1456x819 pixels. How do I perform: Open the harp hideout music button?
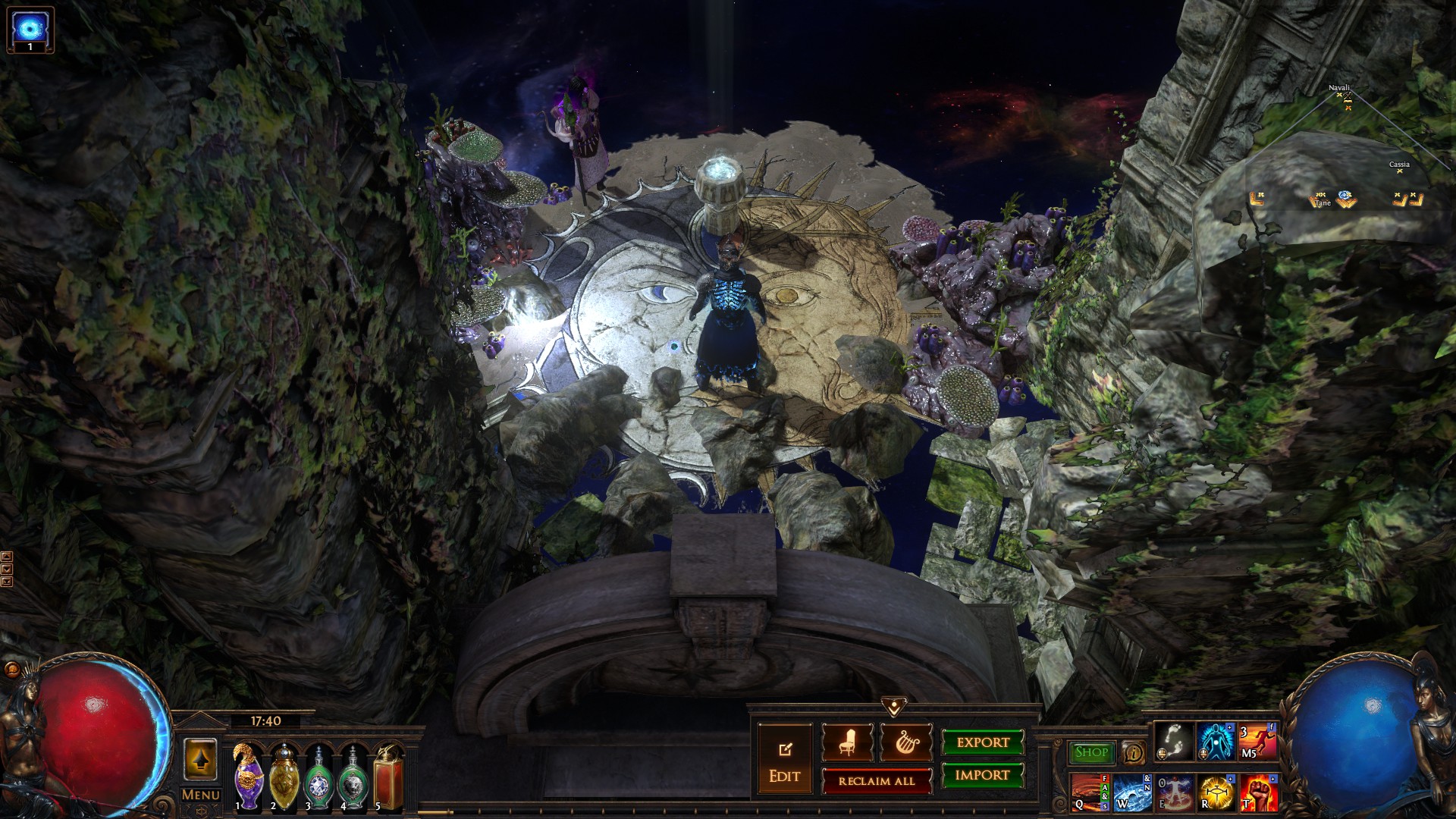coord(905,743)
